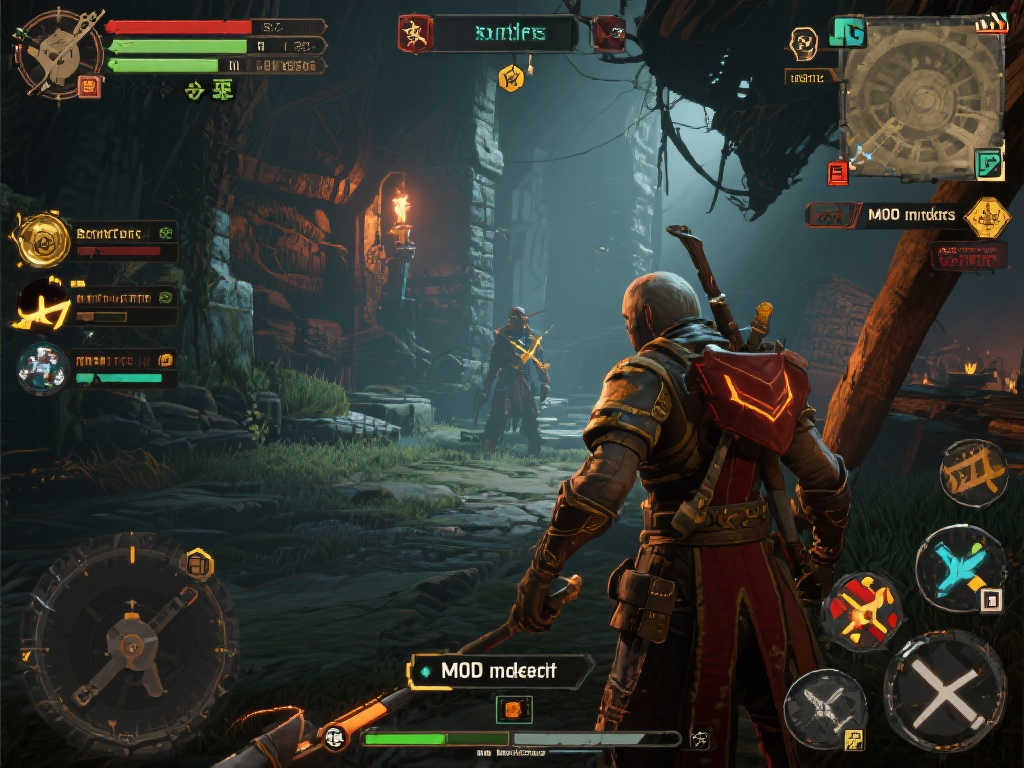Select the face icon left of minimap
This screenshot has width=1024, height=768.
[803, 43]
